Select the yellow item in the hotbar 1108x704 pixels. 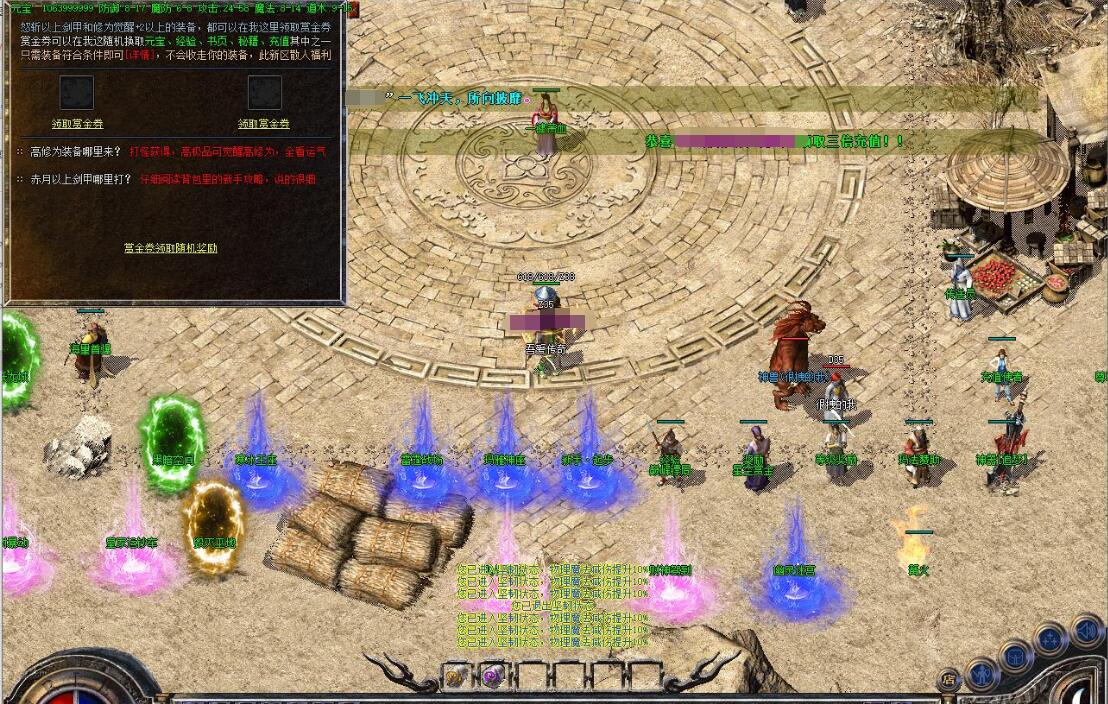pyautogui.click(x=456, y=677)
